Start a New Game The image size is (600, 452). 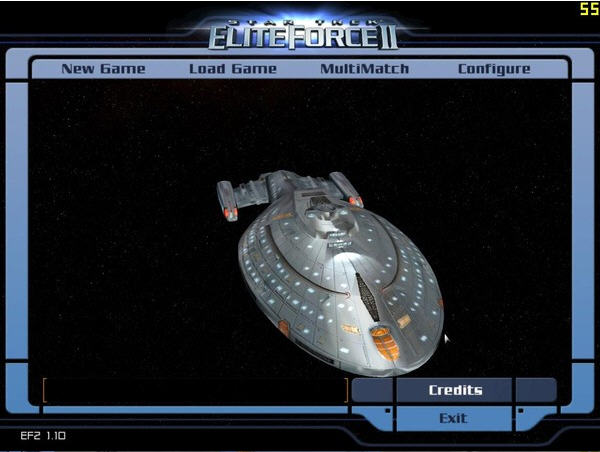(103, 69)
